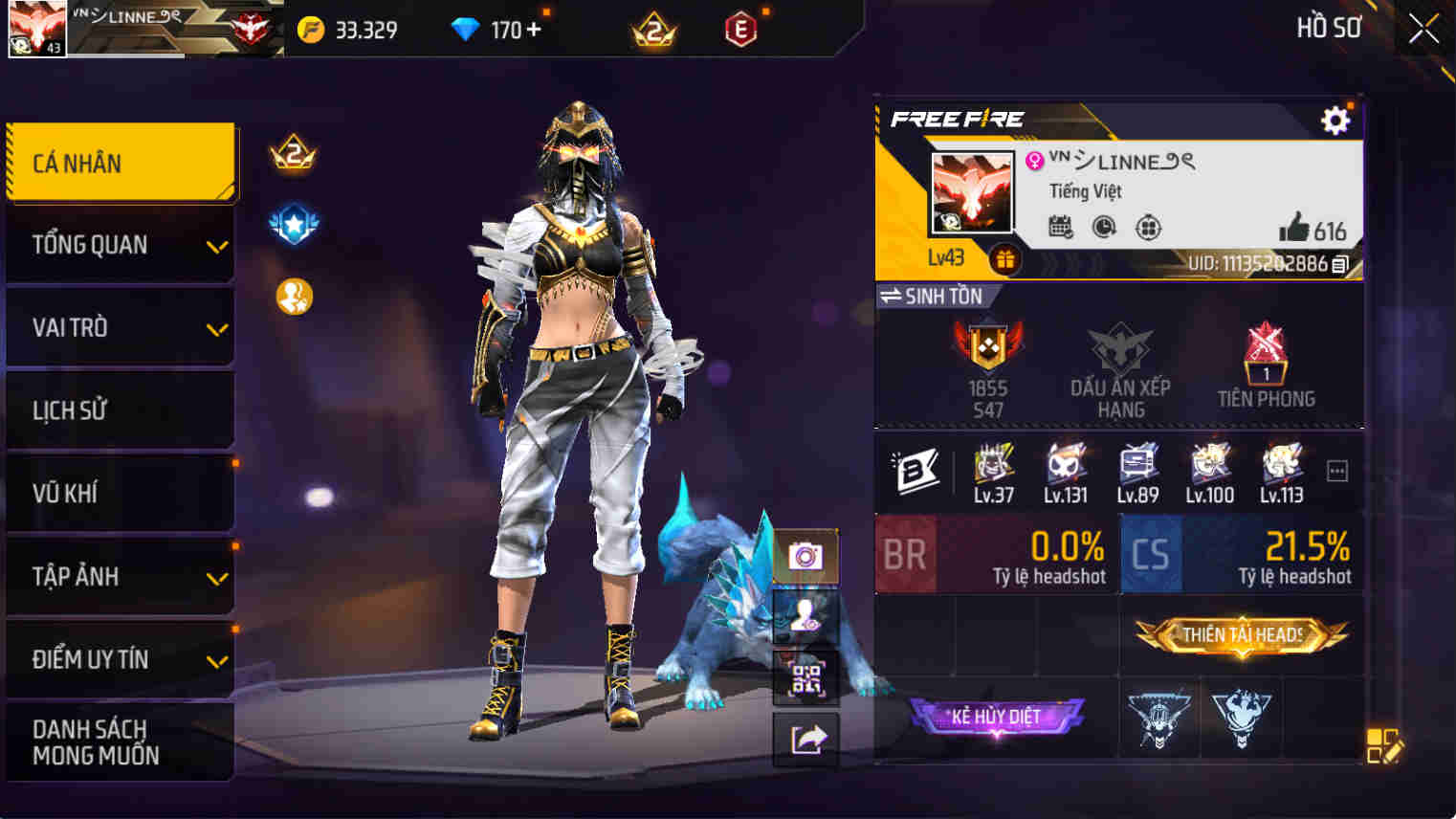Open the share arrow icon
Viewport: 1456px width, 819px height.
[x=806, y=739]
